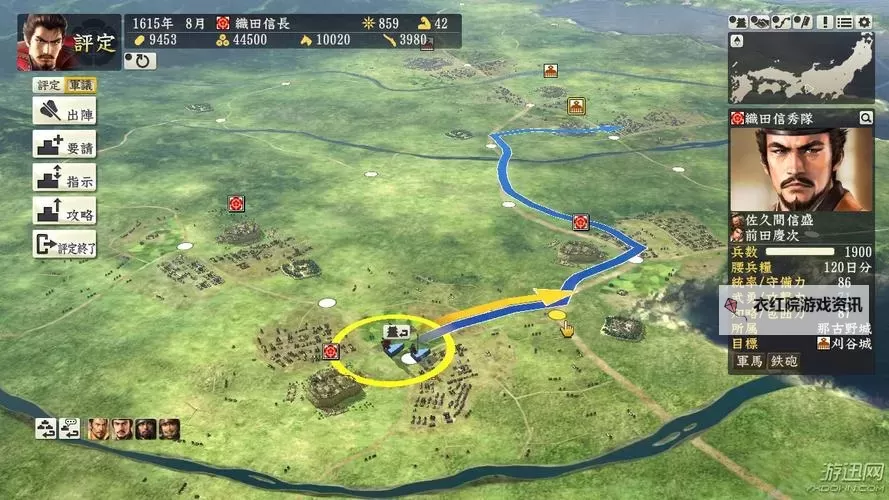Screen dimensions: 889x500
Task: Click the circular arrow refresh button
Action: point(140,60)
